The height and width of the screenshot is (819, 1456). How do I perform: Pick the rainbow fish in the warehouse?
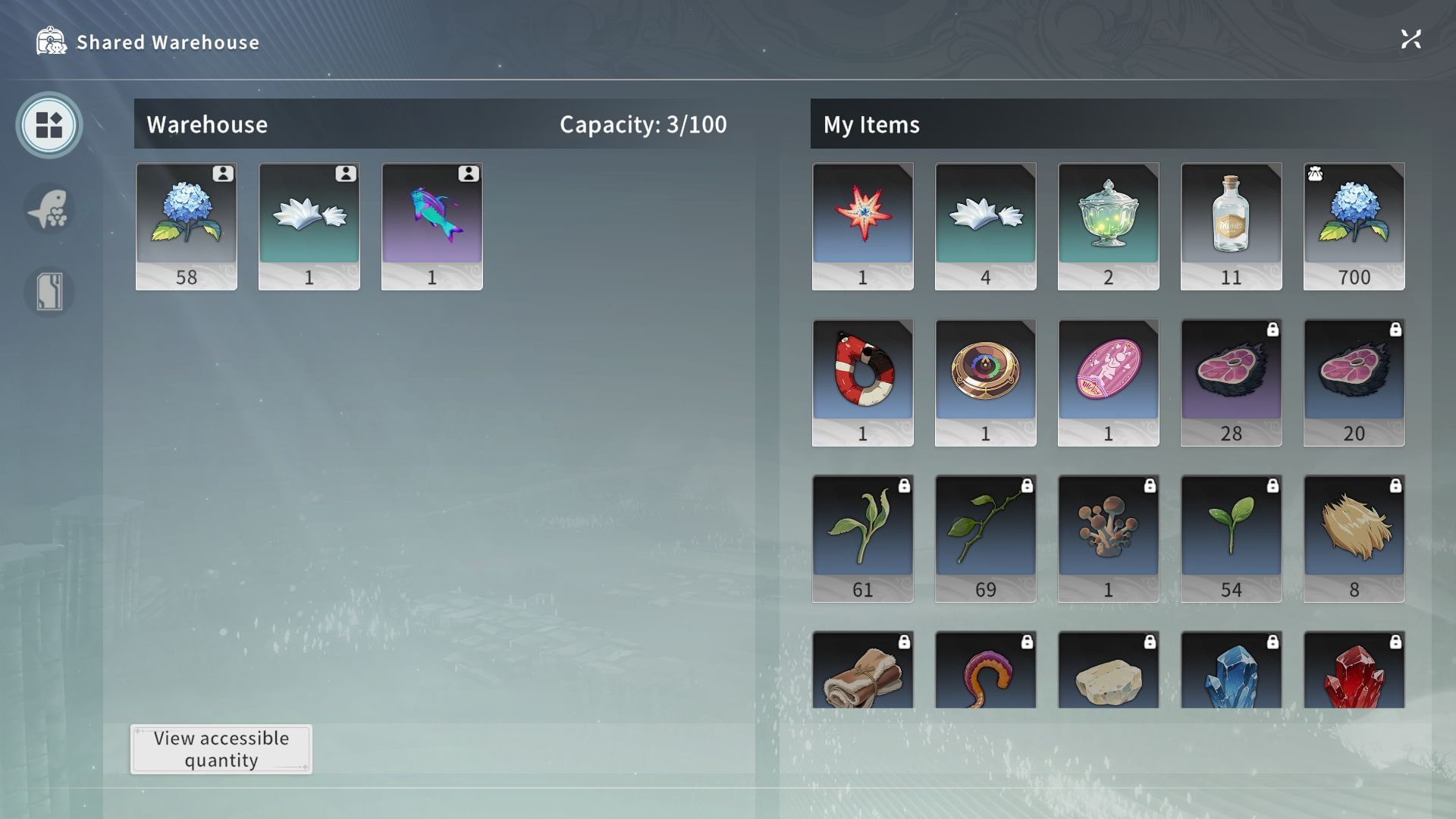click(x=432, y=226)
